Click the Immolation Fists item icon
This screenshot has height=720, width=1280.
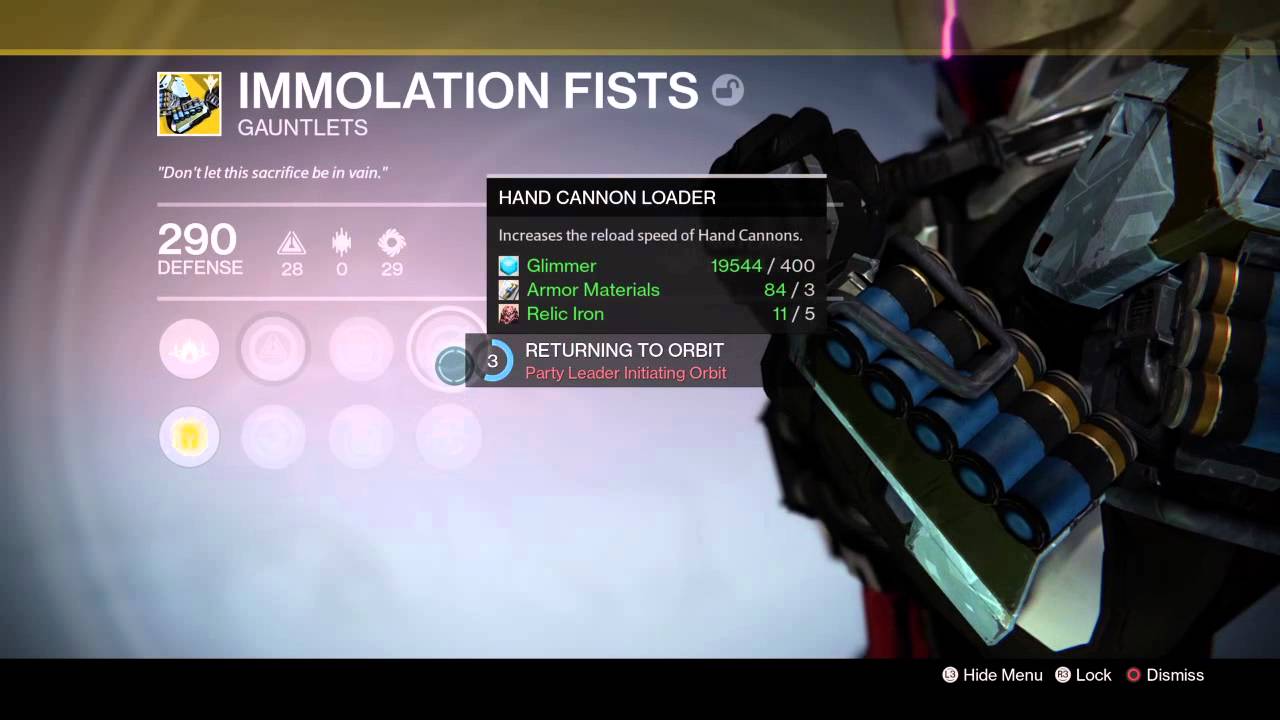pyautogui.click(x=189, y=104)
